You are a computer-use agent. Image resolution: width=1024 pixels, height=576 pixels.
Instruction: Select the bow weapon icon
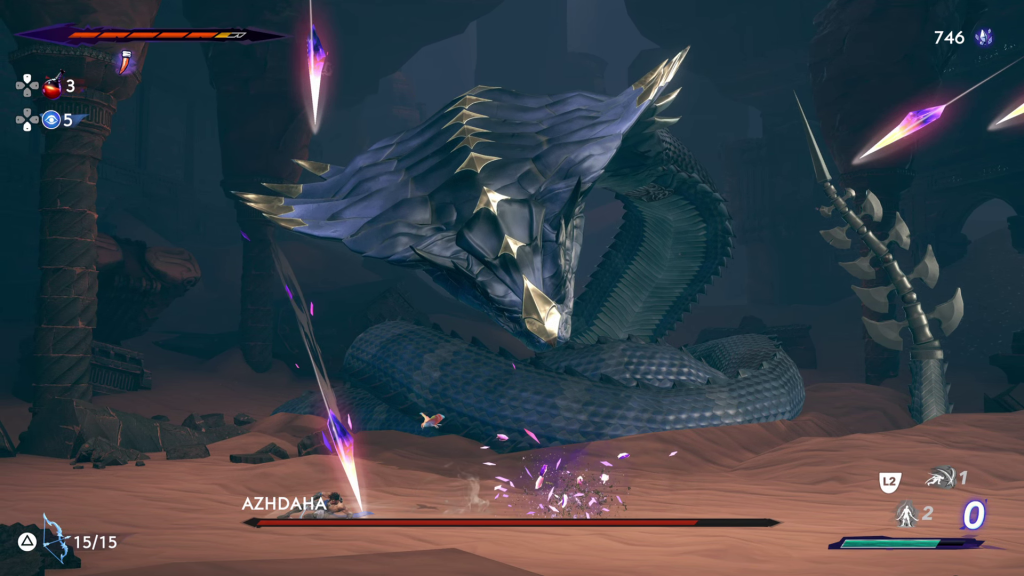click(x=56, y=540)
